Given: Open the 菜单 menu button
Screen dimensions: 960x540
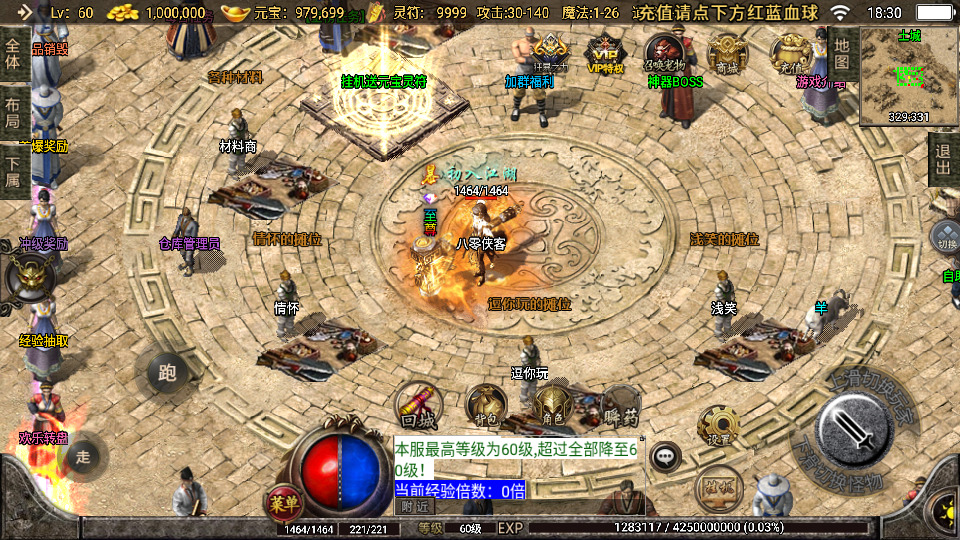Looking at the screenshot, I should pos(282,501).
